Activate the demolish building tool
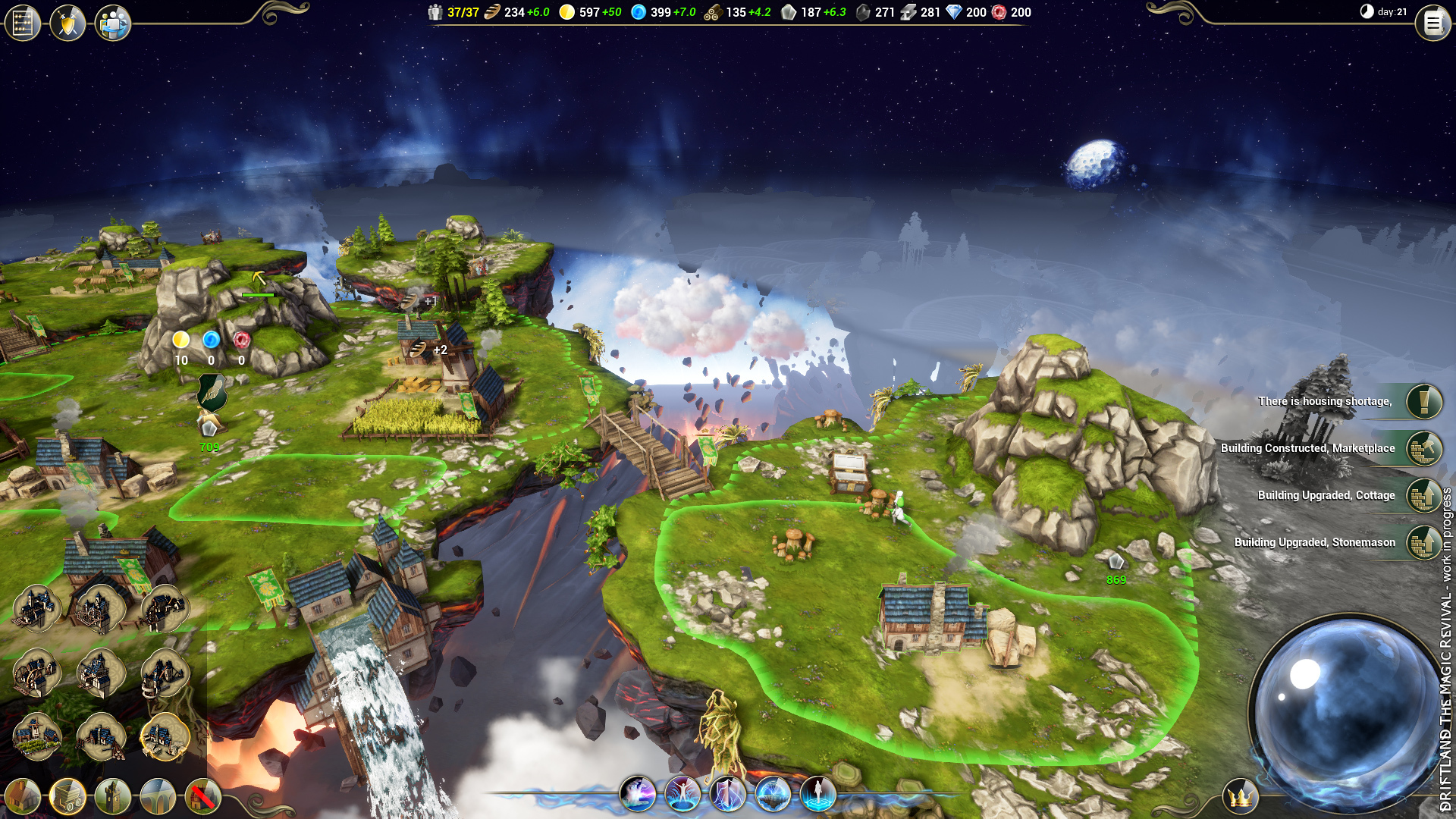The height and width of the screenshot is (819, 1456). tap(202, 797)
